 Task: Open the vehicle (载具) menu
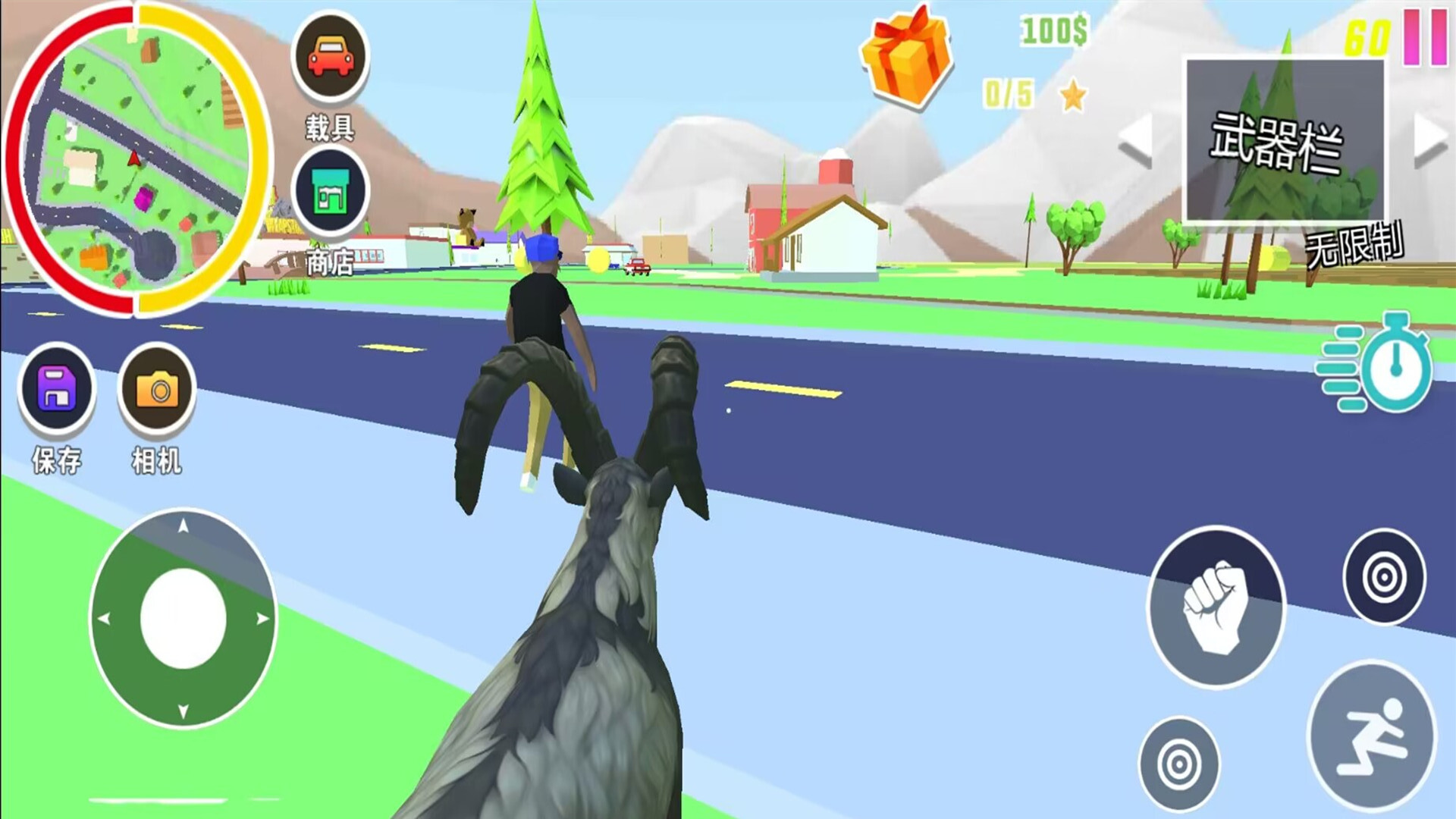point(330,57)
